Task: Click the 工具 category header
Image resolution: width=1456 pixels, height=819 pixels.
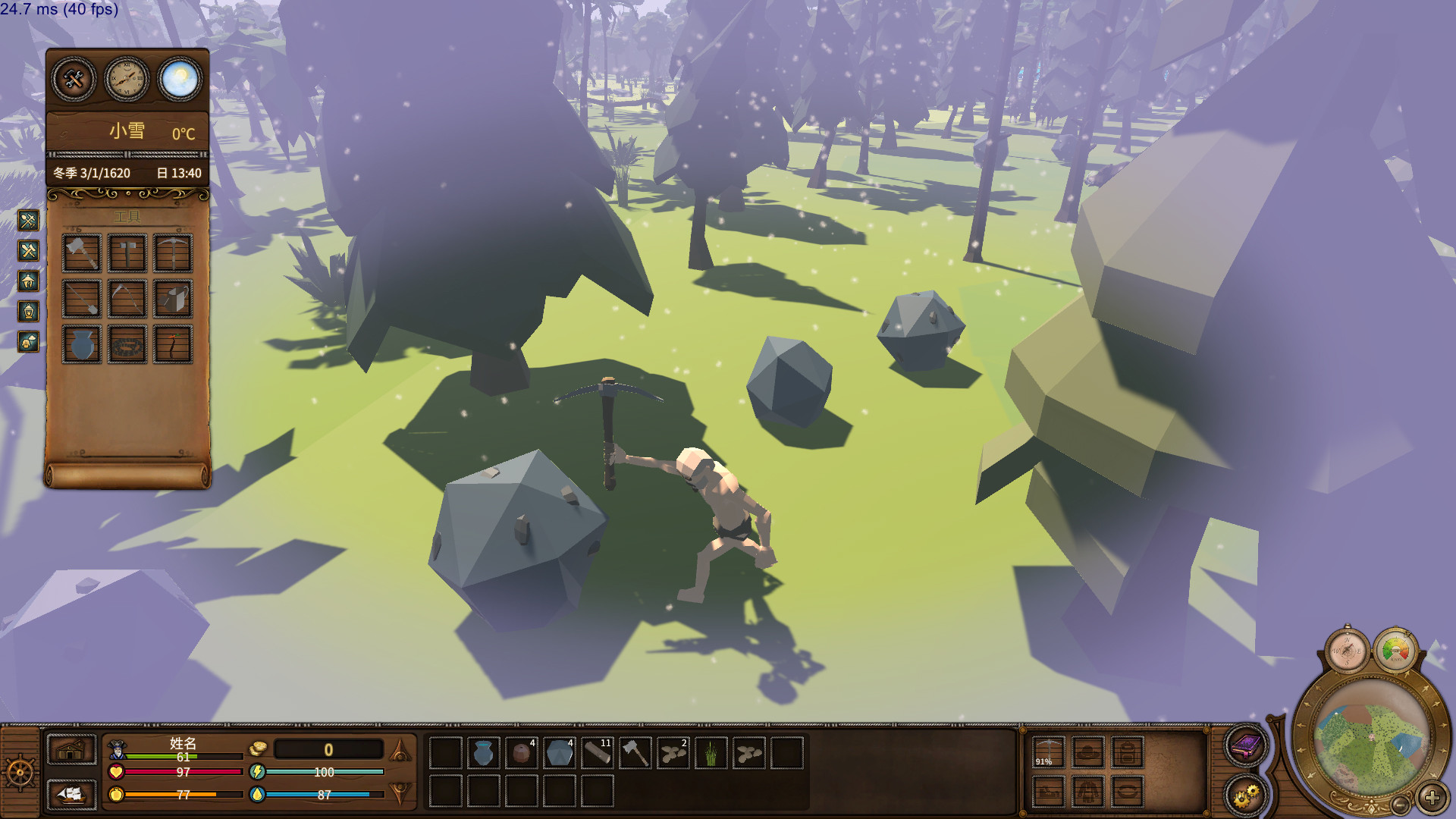Action: [x=127, y=216]
